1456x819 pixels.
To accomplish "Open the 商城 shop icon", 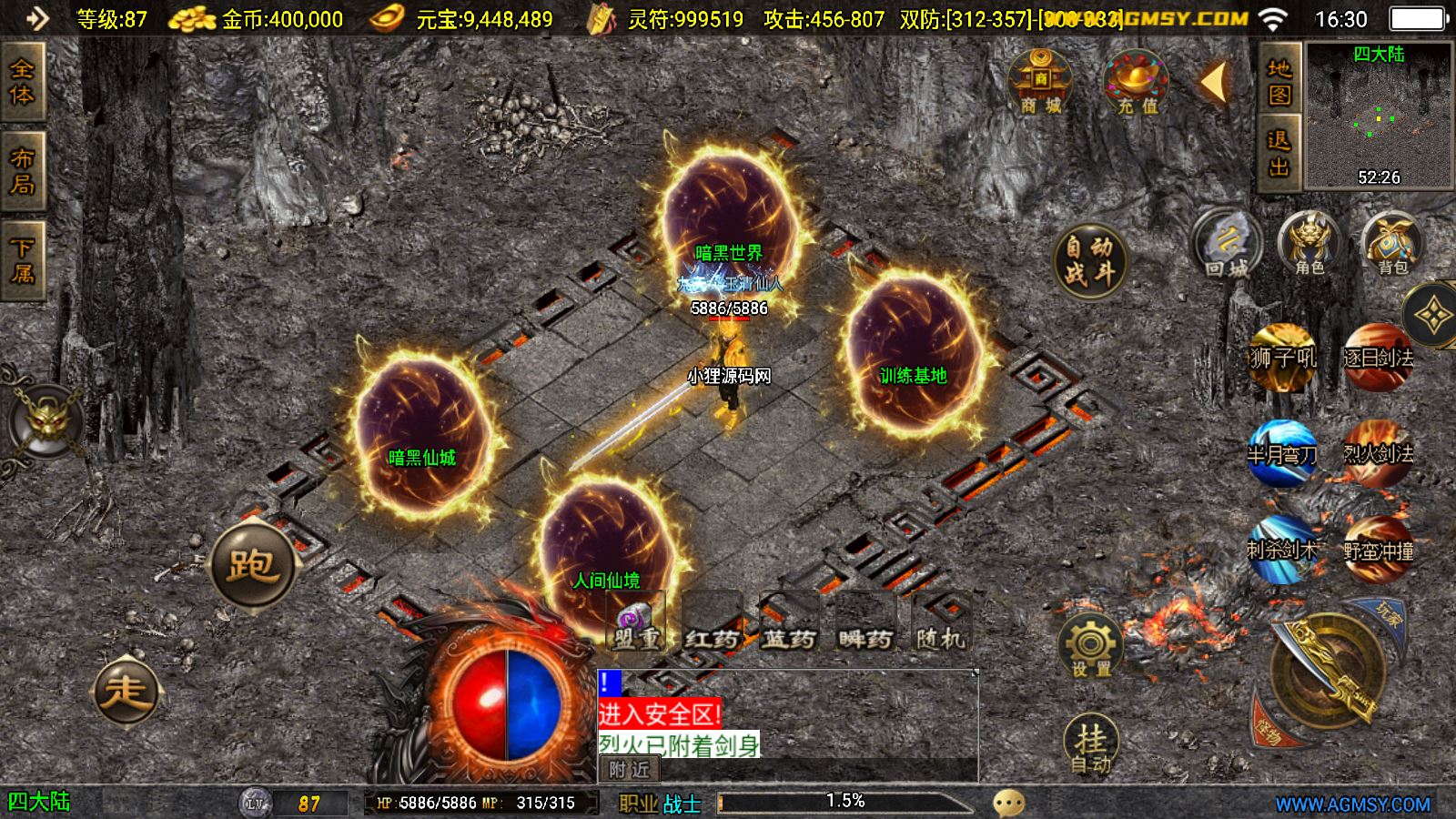I will tap(1040, 84).
